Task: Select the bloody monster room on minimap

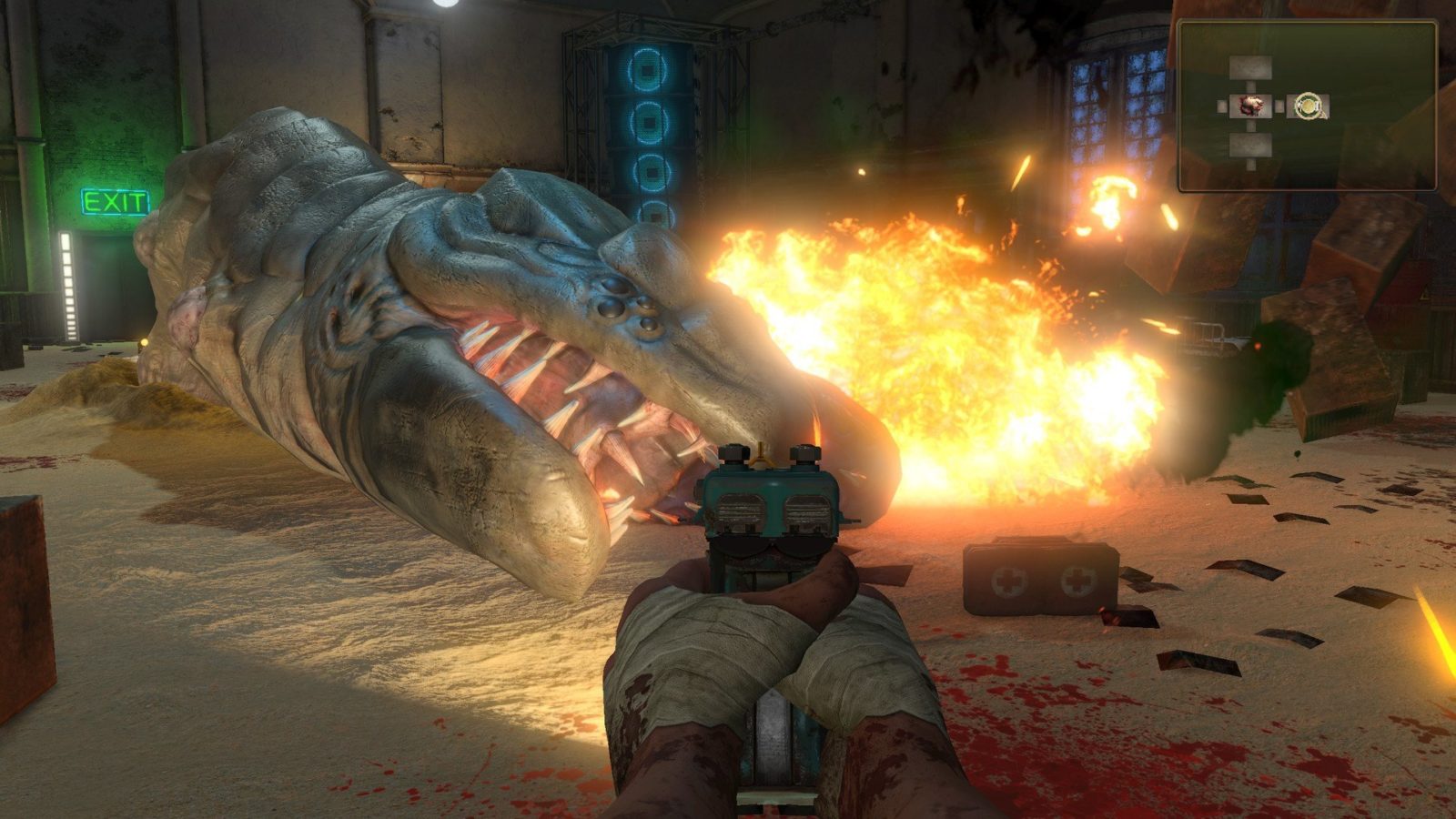Action: (x=1249, y=106)
